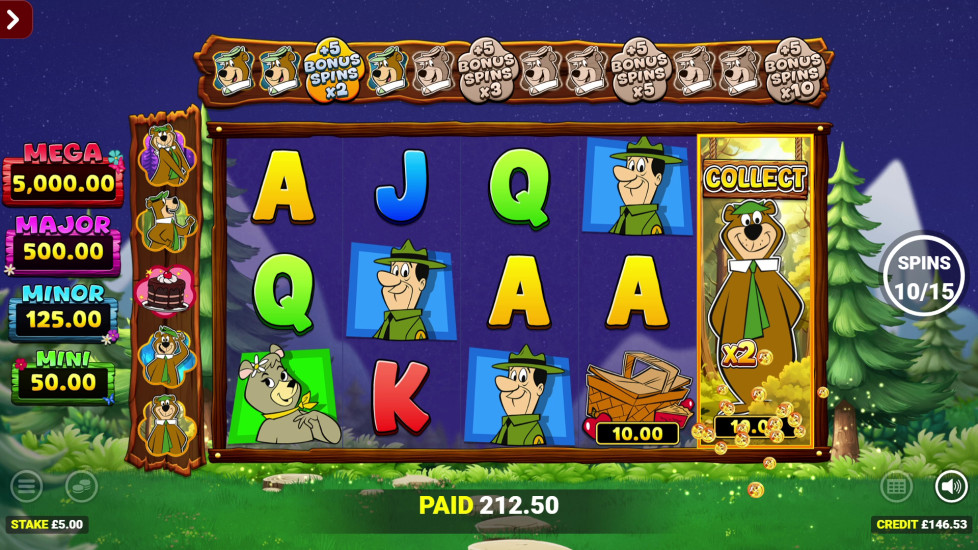Open the hamburger menu button
Screen dimensions: 978x550
point(26,486)
